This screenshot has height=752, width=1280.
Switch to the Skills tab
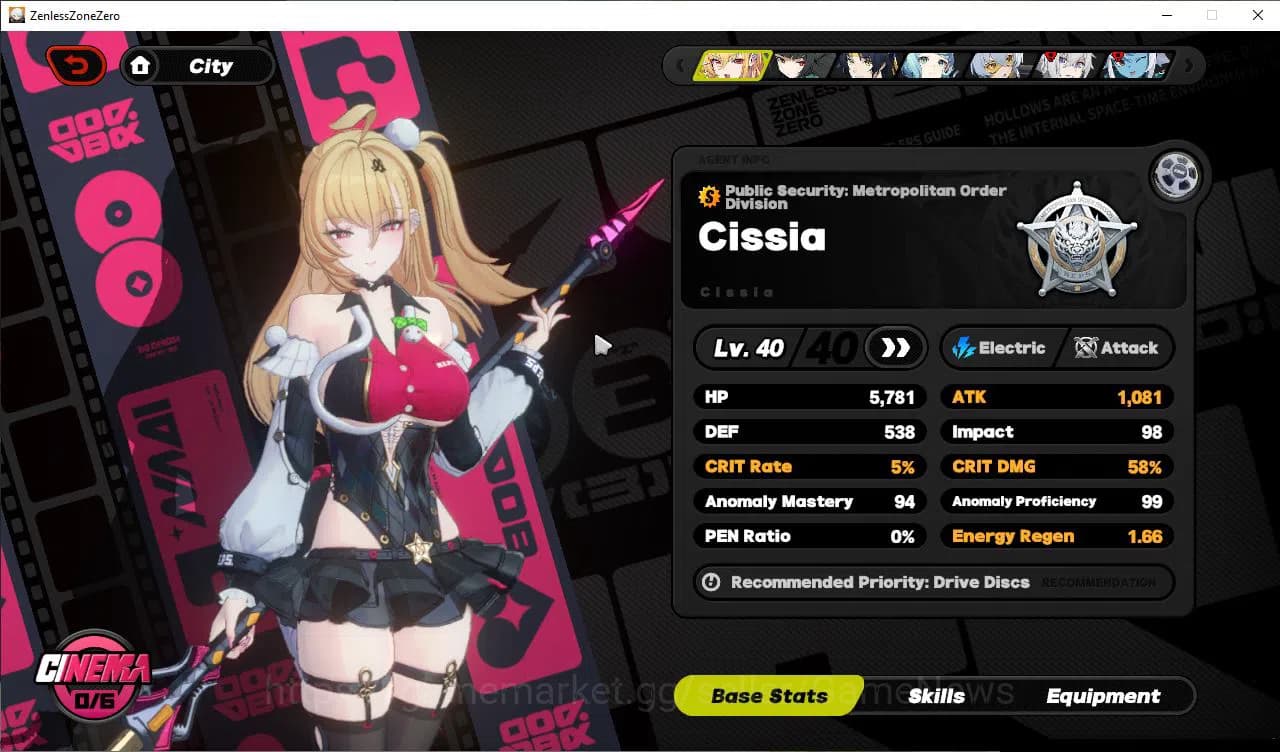coord(937,696)
